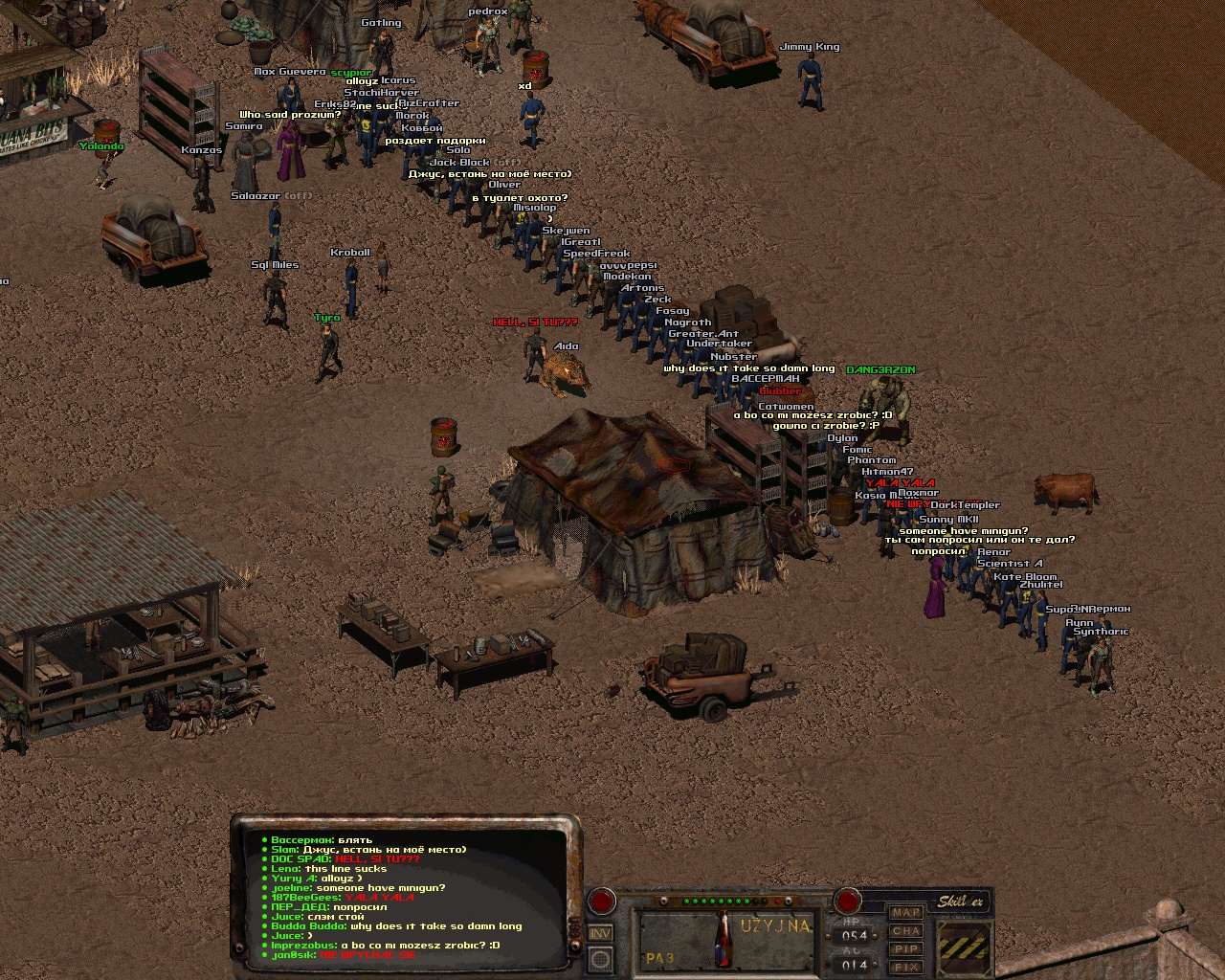The width and height of the screenshot is (1225, 980).
Task: Click the FIX button
Action: coord(906,967)
